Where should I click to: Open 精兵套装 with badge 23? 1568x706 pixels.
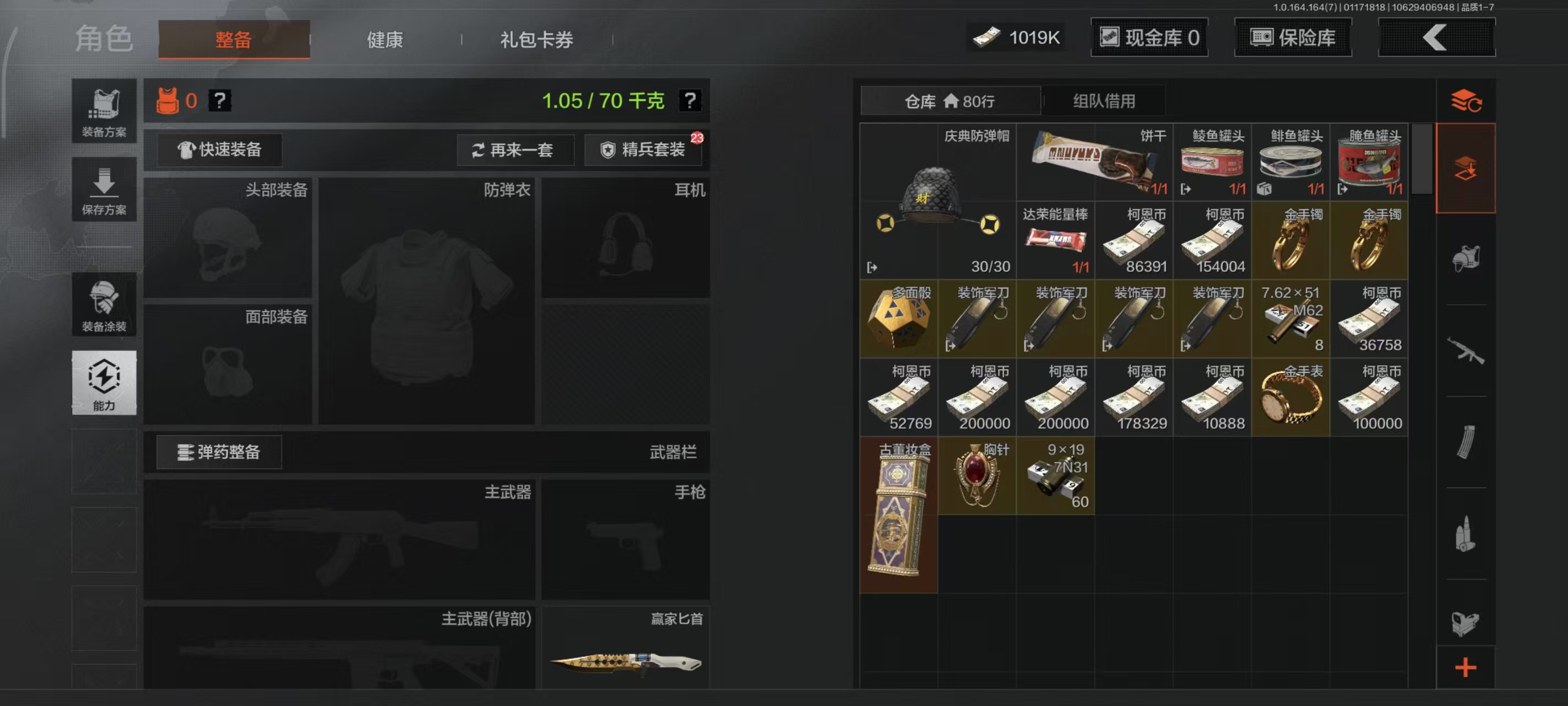tap(643, 150)
